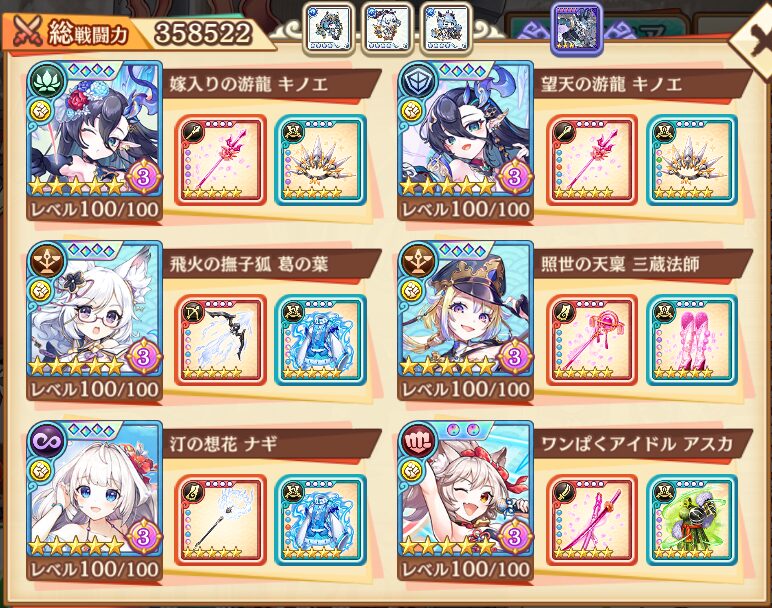Open 望天の游龍 キノエ's spiked crown accessory slot

click(x=690, y=160)
